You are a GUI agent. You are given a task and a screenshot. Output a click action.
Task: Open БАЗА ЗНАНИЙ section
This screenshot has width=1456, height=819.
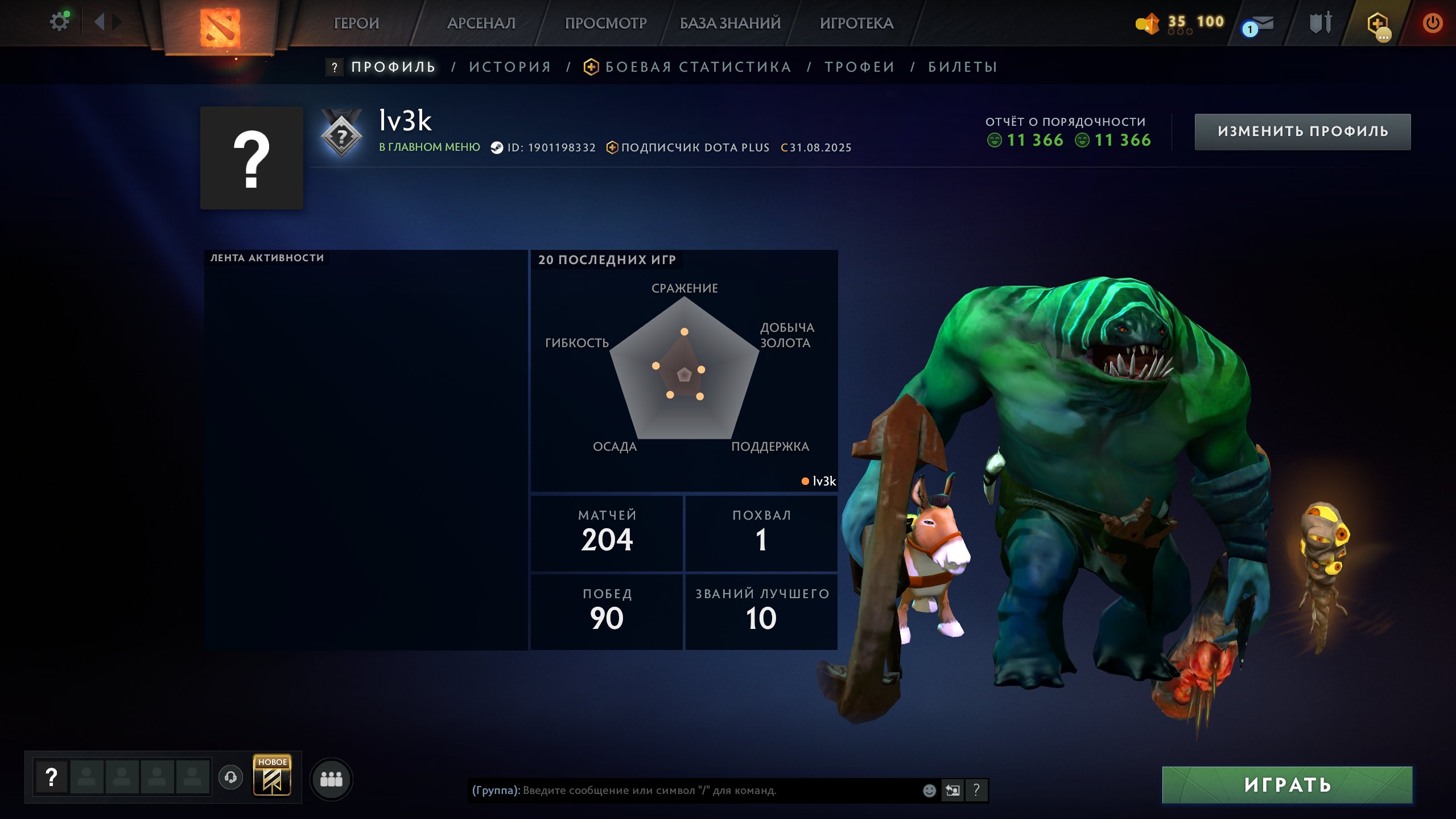(x=730, y=23)
